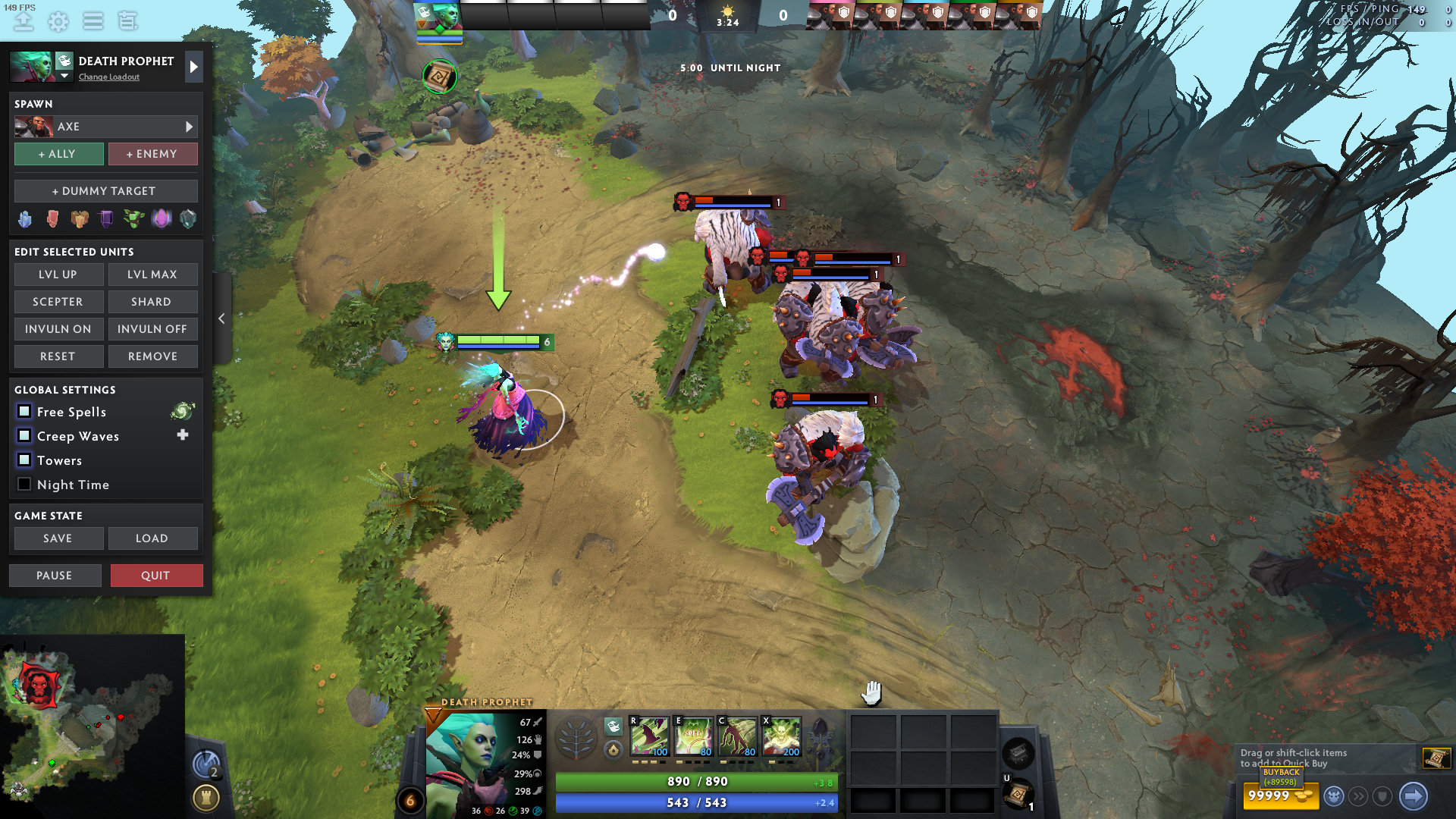Collapse the demo panel with the arrow

click(221, 318)
